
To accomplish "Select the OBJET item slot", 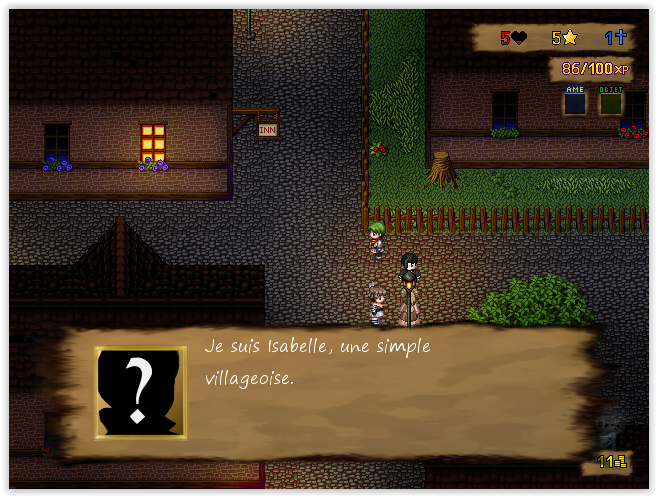I will [610, 101].
